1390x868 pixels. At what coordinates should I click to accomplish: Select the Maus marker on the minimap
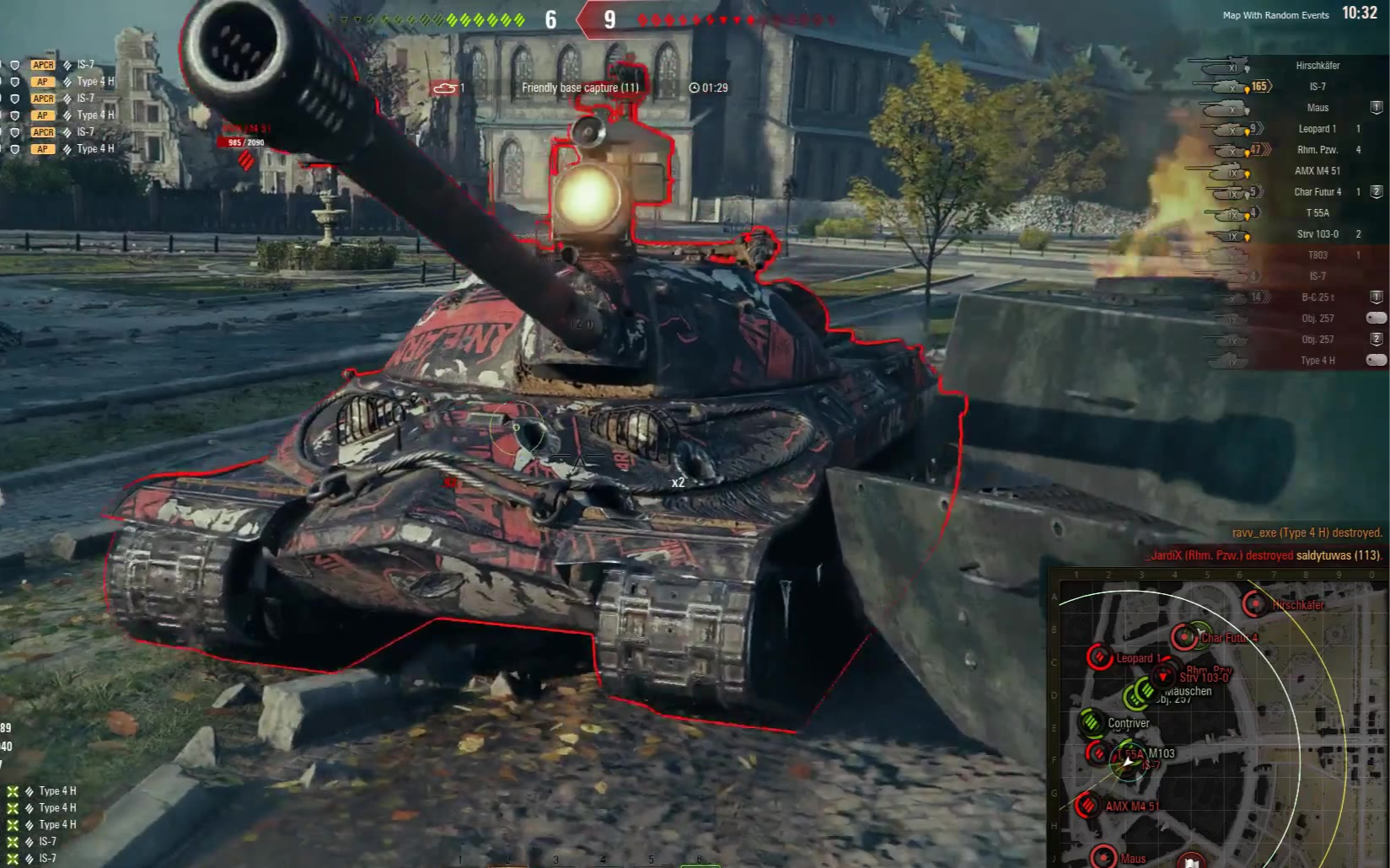1104,858
